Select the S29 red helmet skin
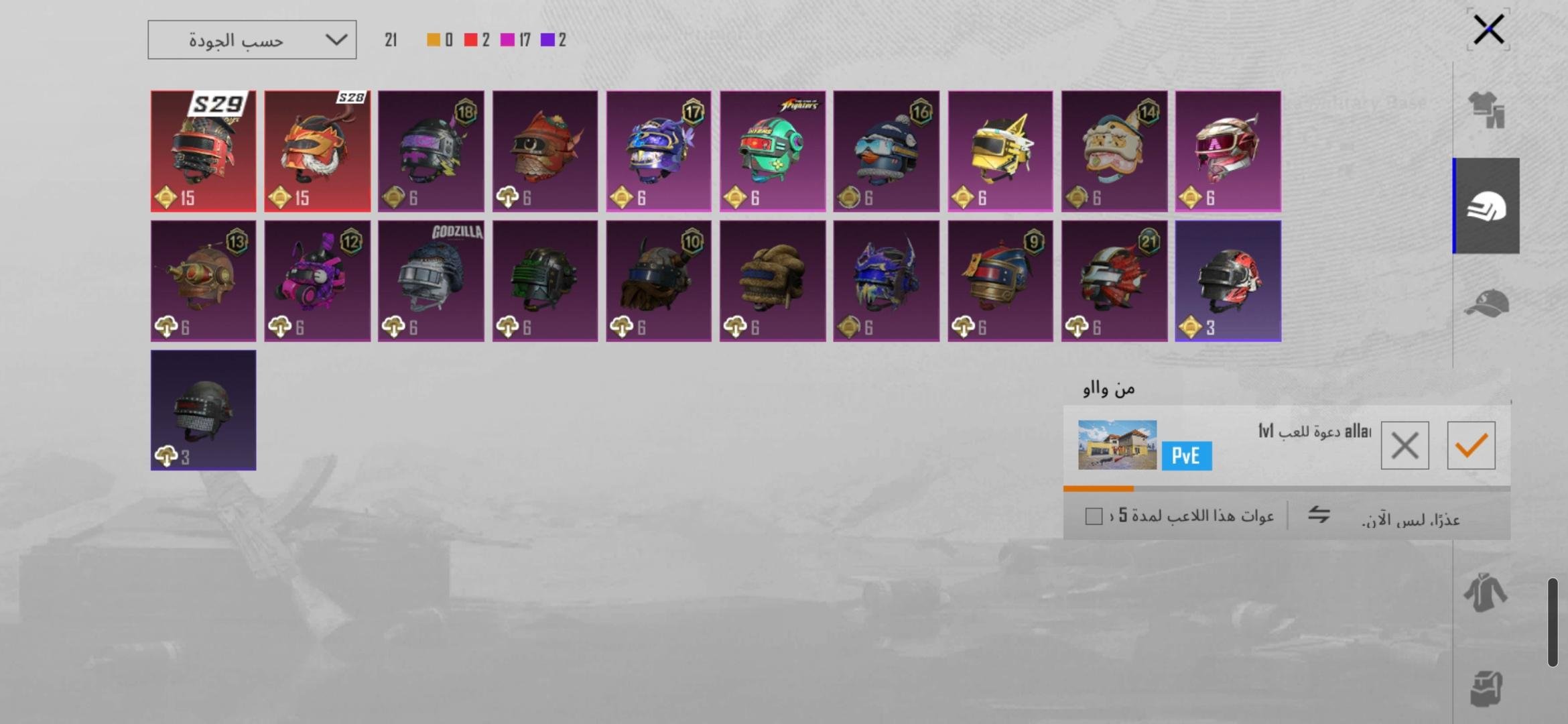Viewport: 1568px width, 724px height. [203, 152]
